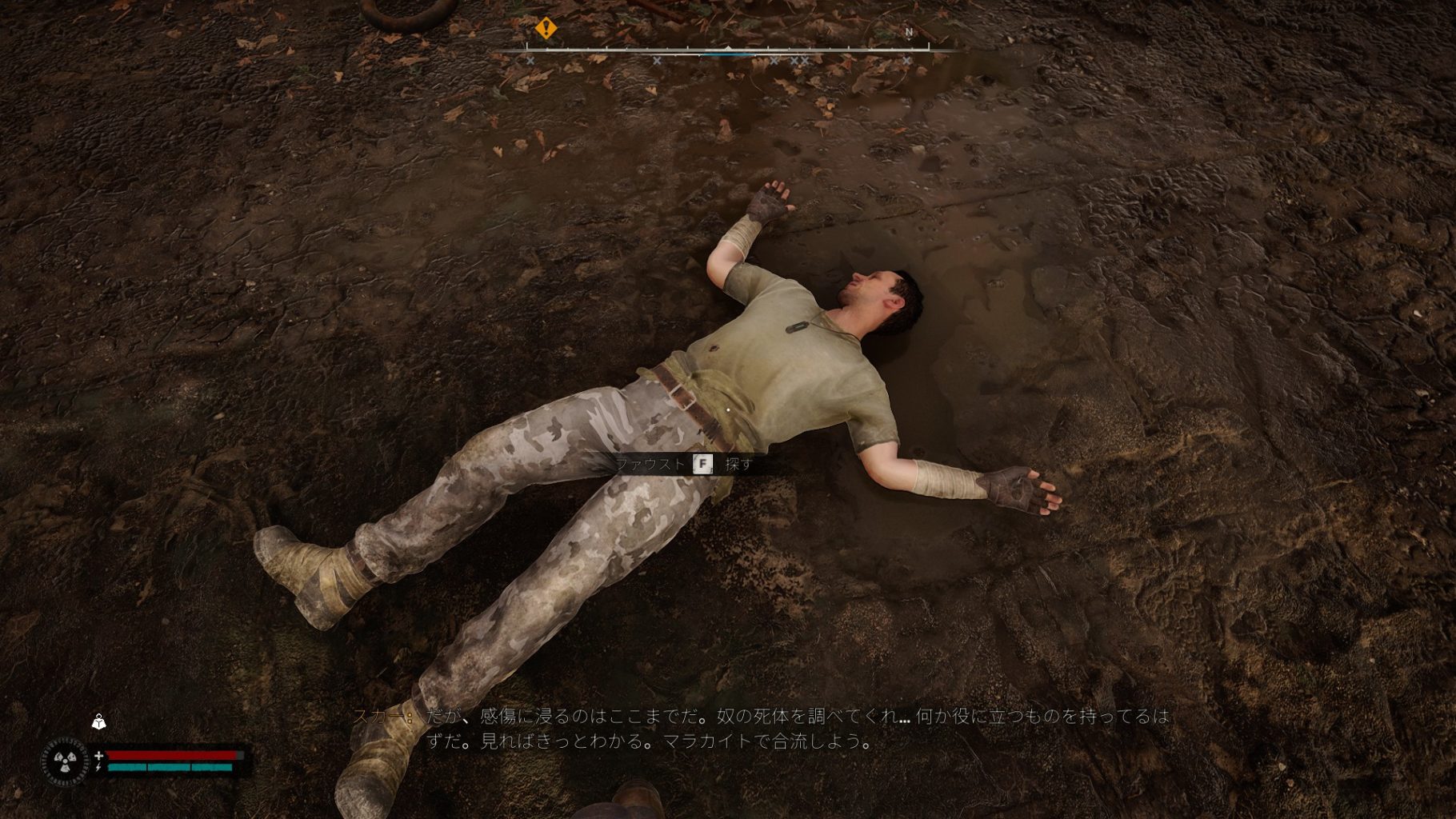The image size is (1456, 819).
Task: Click the orange quest marker on compass
Action: click(x=546, y=29)
